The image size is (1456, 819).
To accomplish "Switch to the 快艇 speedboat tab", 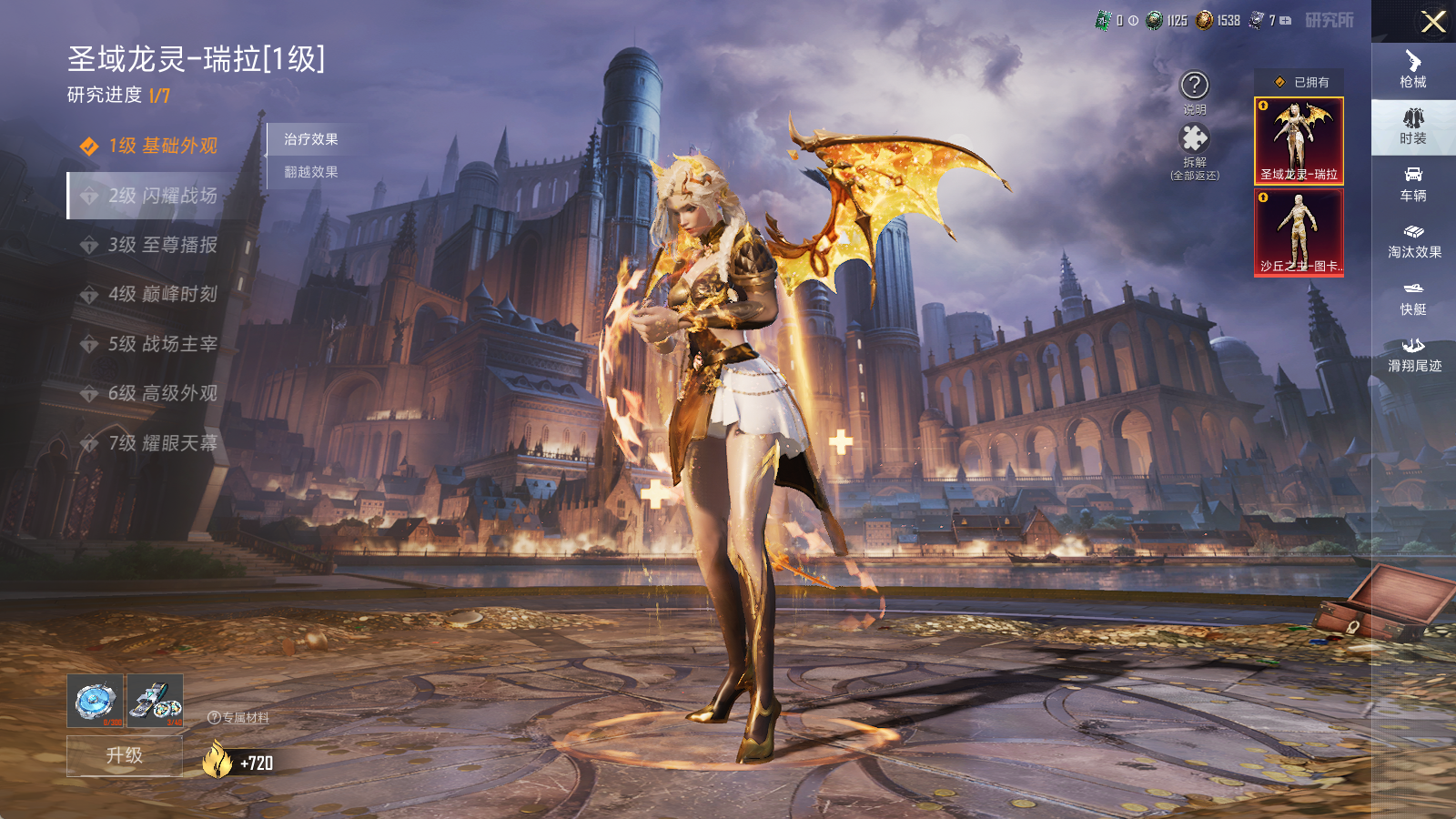I will coord(1413,298).
